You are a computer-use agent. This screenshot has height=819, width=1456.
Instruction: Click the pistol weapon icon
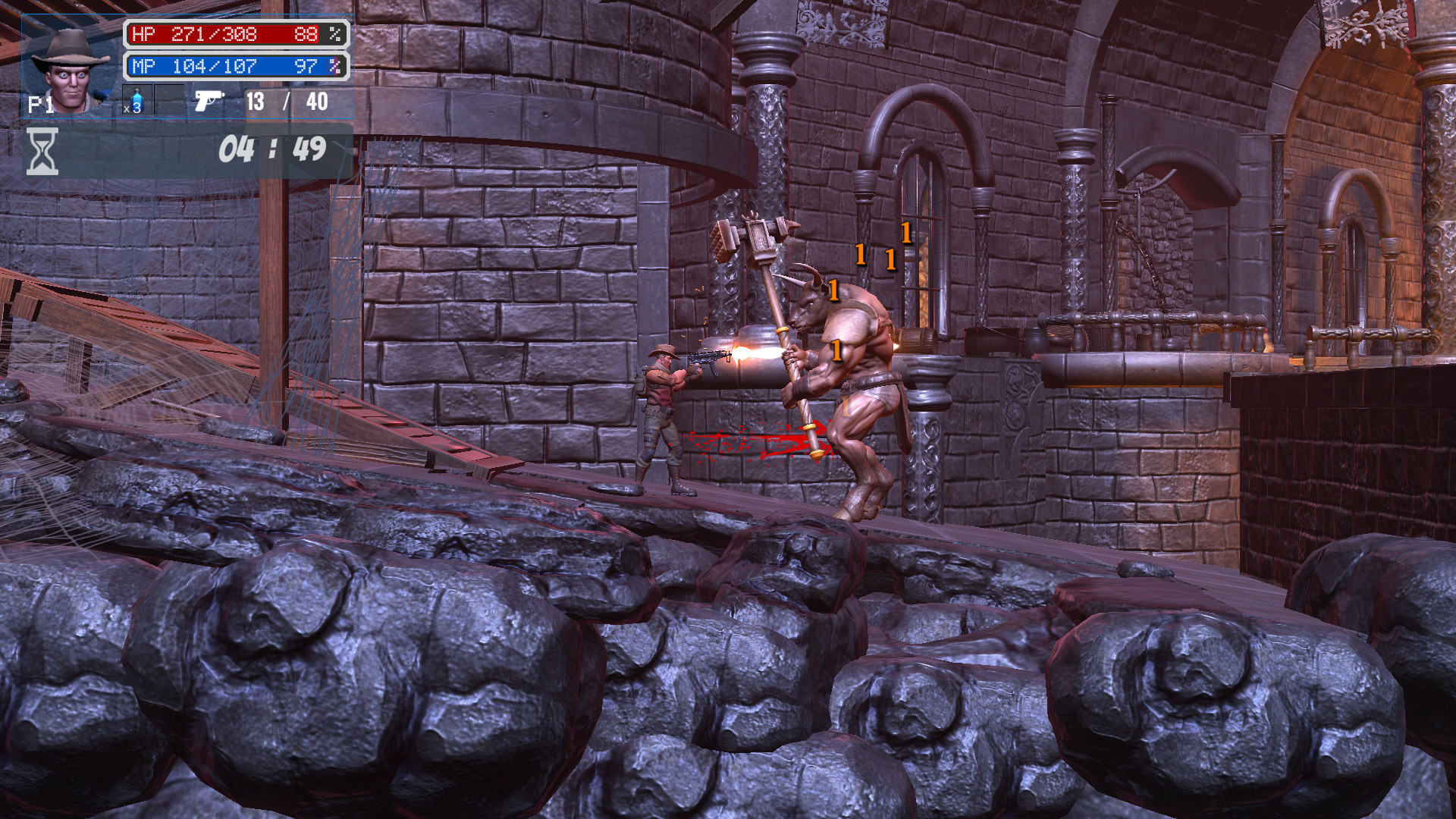208,102
